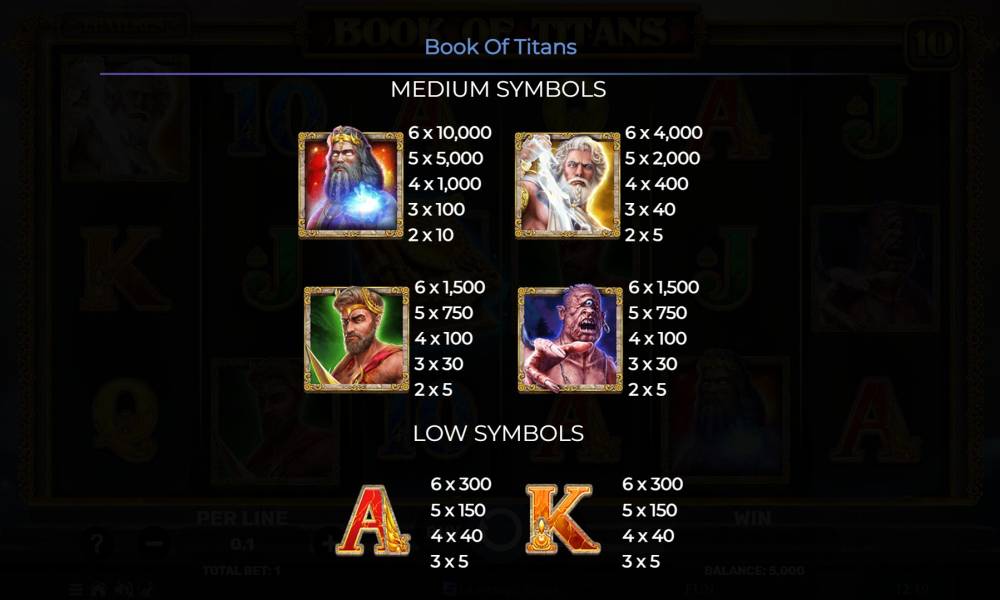Select the 10 lines badge
The image size is (1000, 600).
[x=932, y=44]
